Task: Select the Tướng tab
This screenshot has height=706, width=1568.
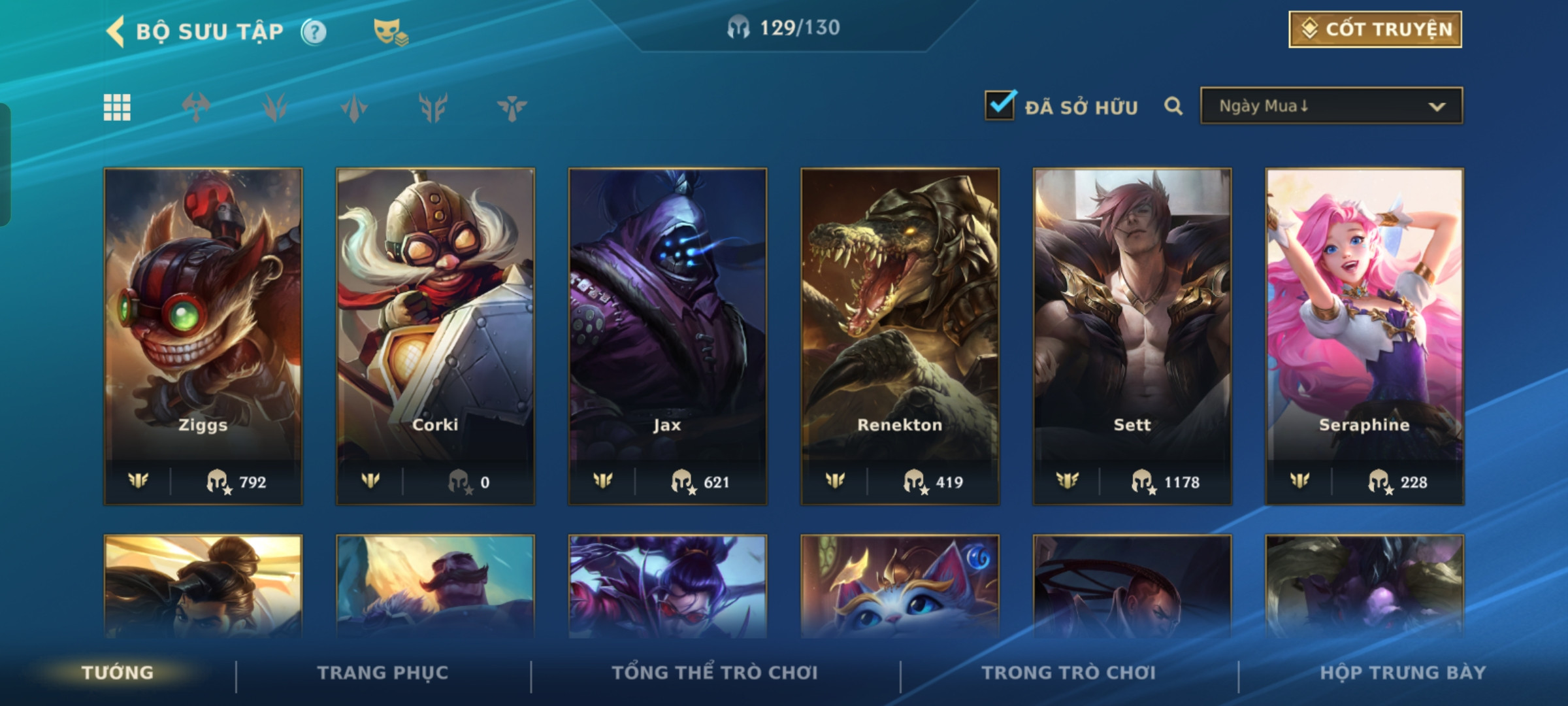Action: [118, 673]
